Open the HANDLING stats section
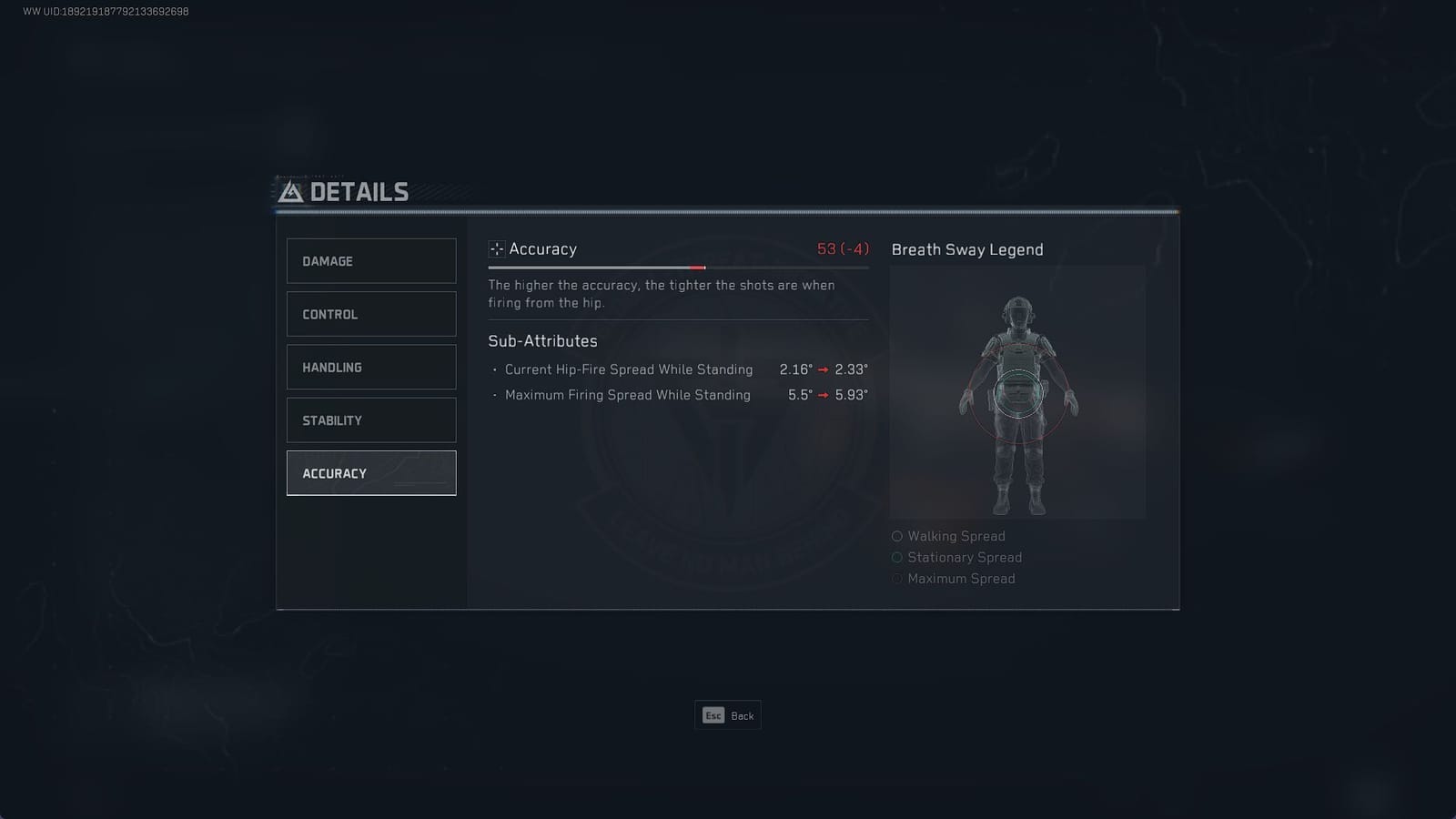The width and height of the screenshot is (1456, 819). pyautogui.click(x=370, y=367)
